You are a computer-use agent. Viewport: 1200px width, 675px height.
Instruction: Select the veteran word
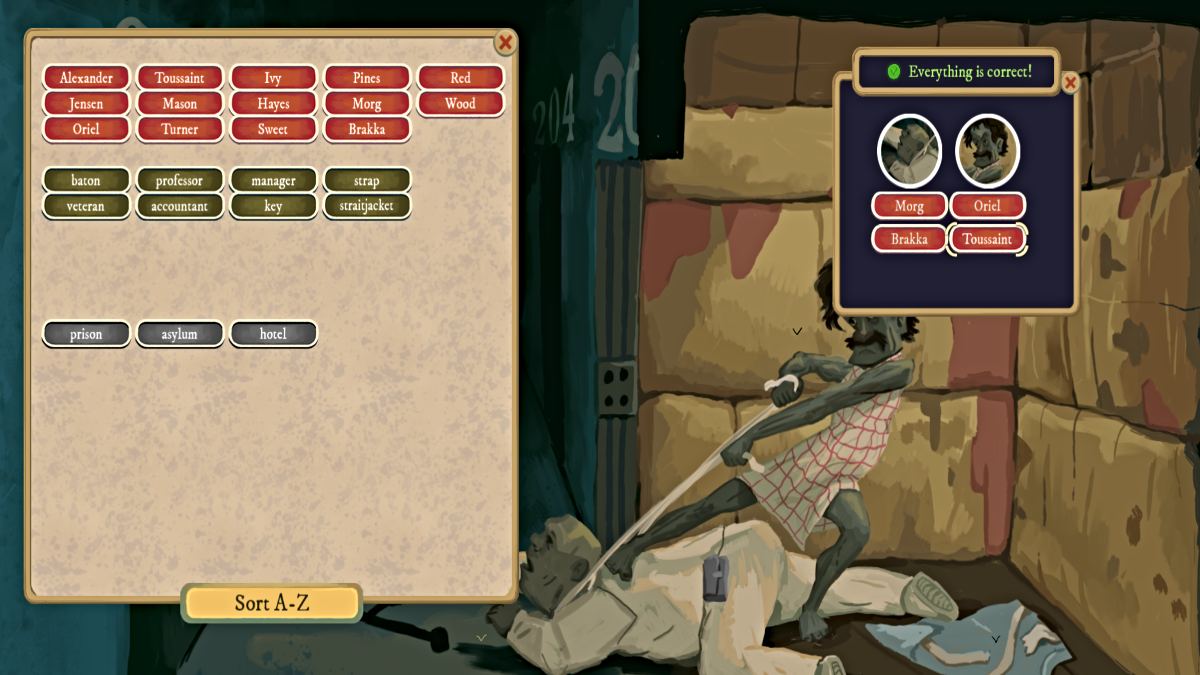tap(86, 206)
